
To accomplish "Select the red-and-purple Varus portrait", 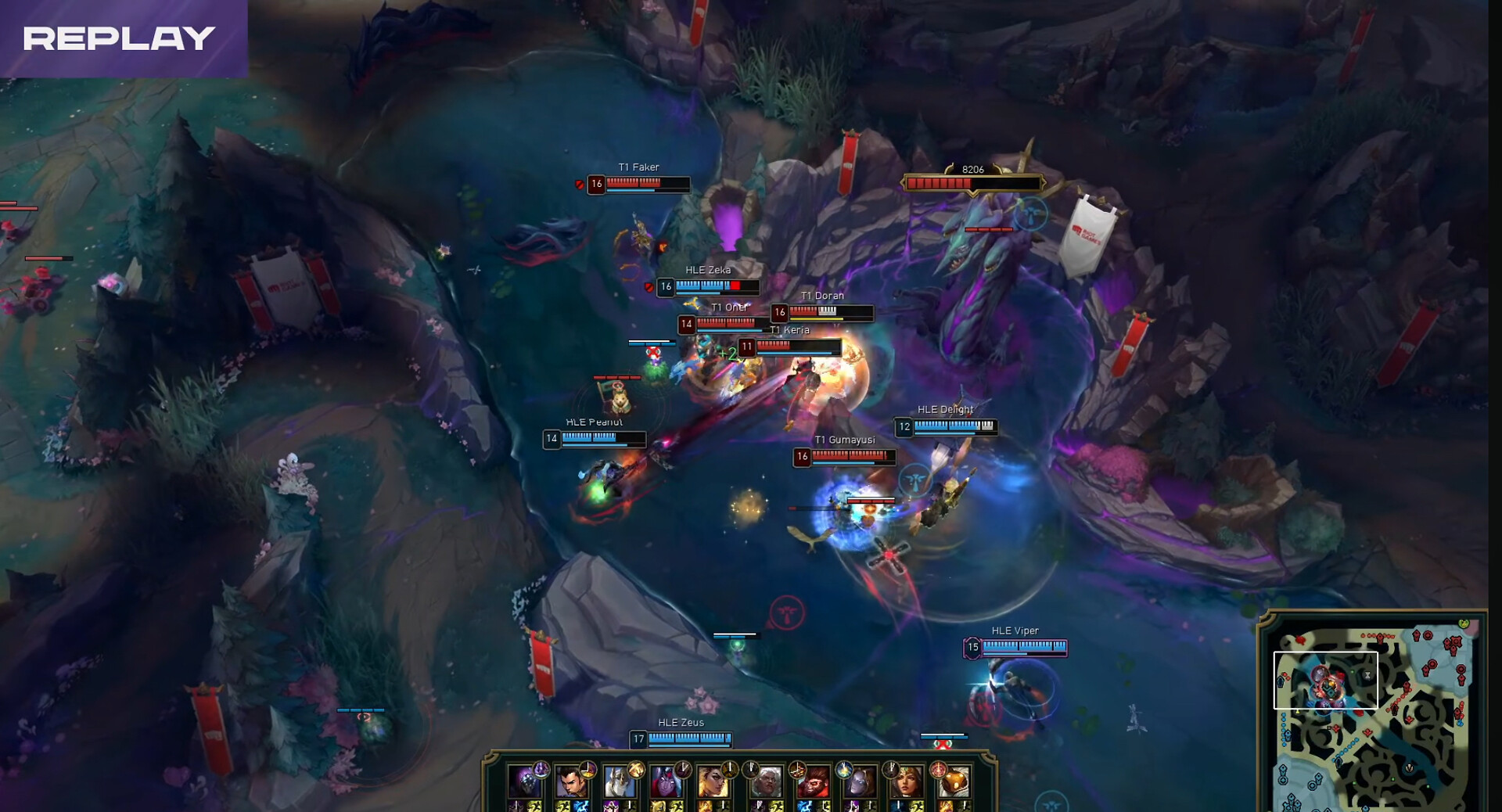I will pyautogui.click(x=666, y=781).
